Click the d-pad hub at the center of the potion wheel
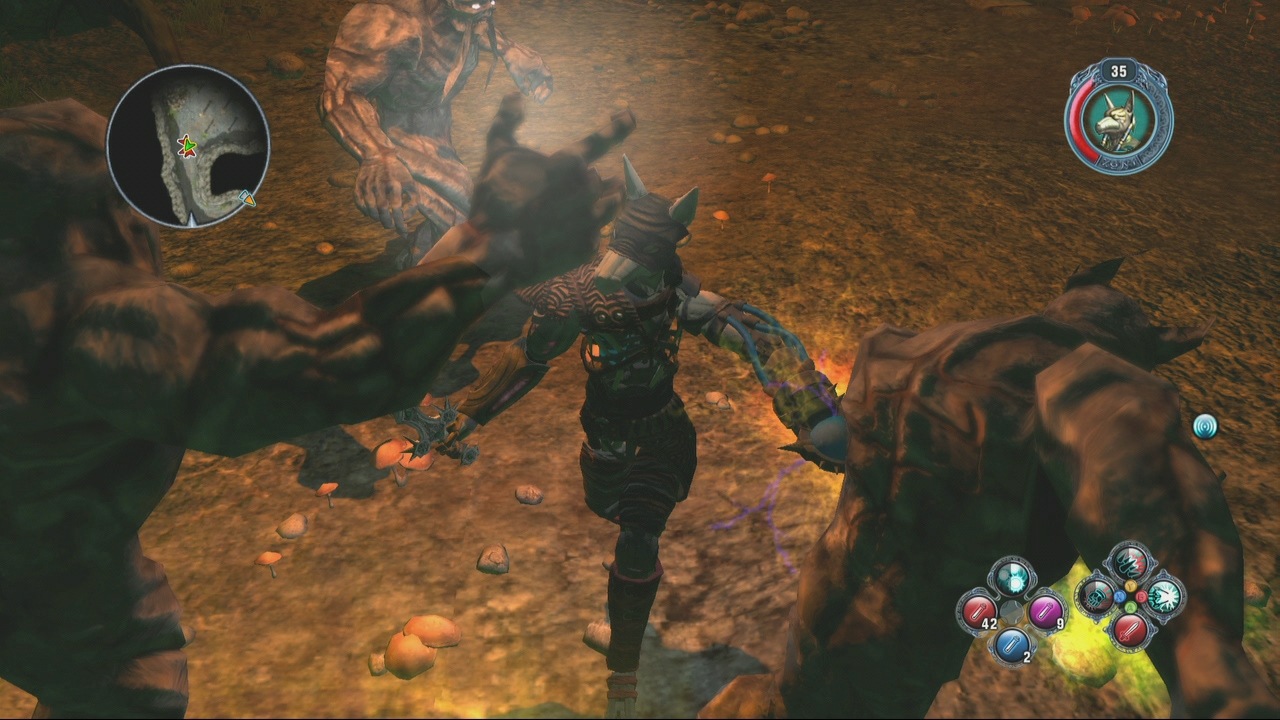Image resolution: width=1280 pixels, height=720 pixels. (x=1012, y=611)
